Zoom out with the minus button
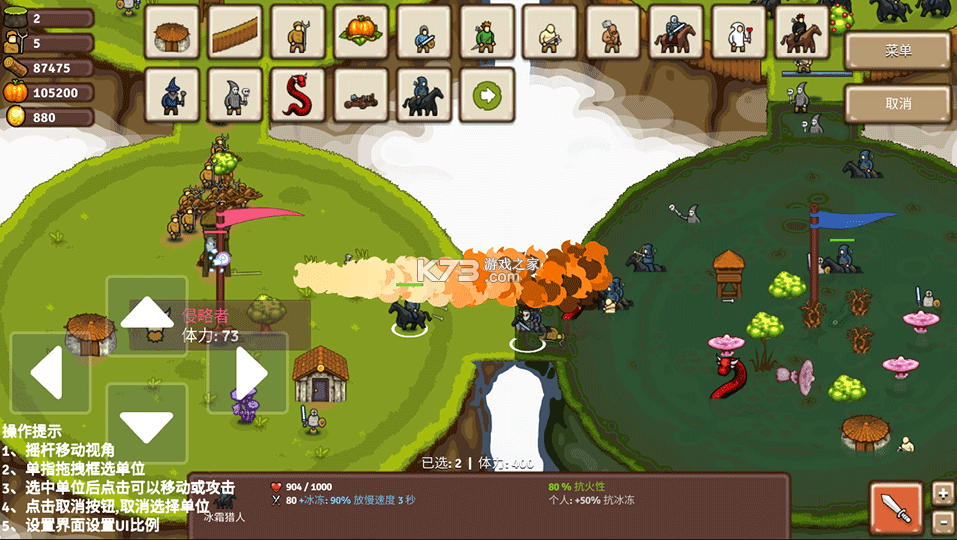The height and width of the screenshot is (540, 957). pyautogui.click(x=942, y=521)
